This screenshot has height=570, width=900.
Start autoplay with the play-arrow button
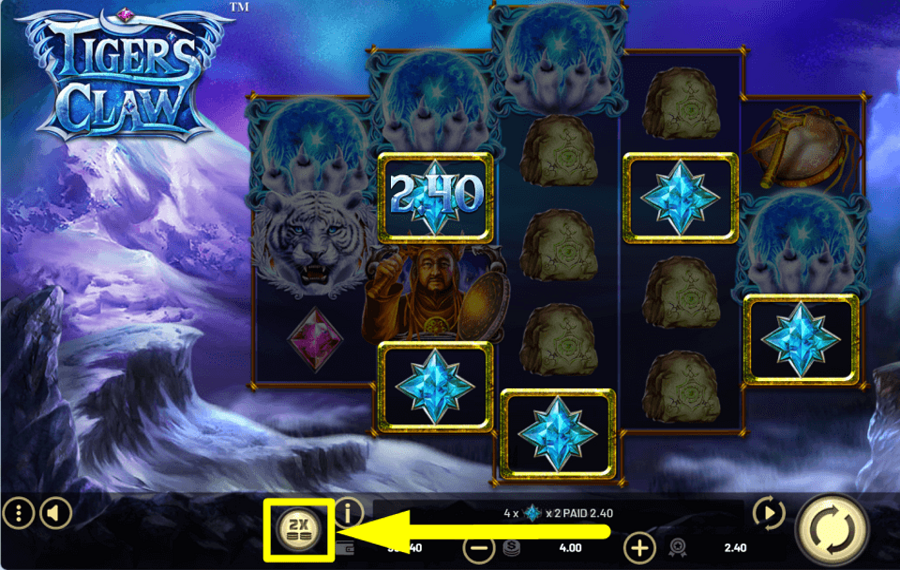[x=768, y=514]
